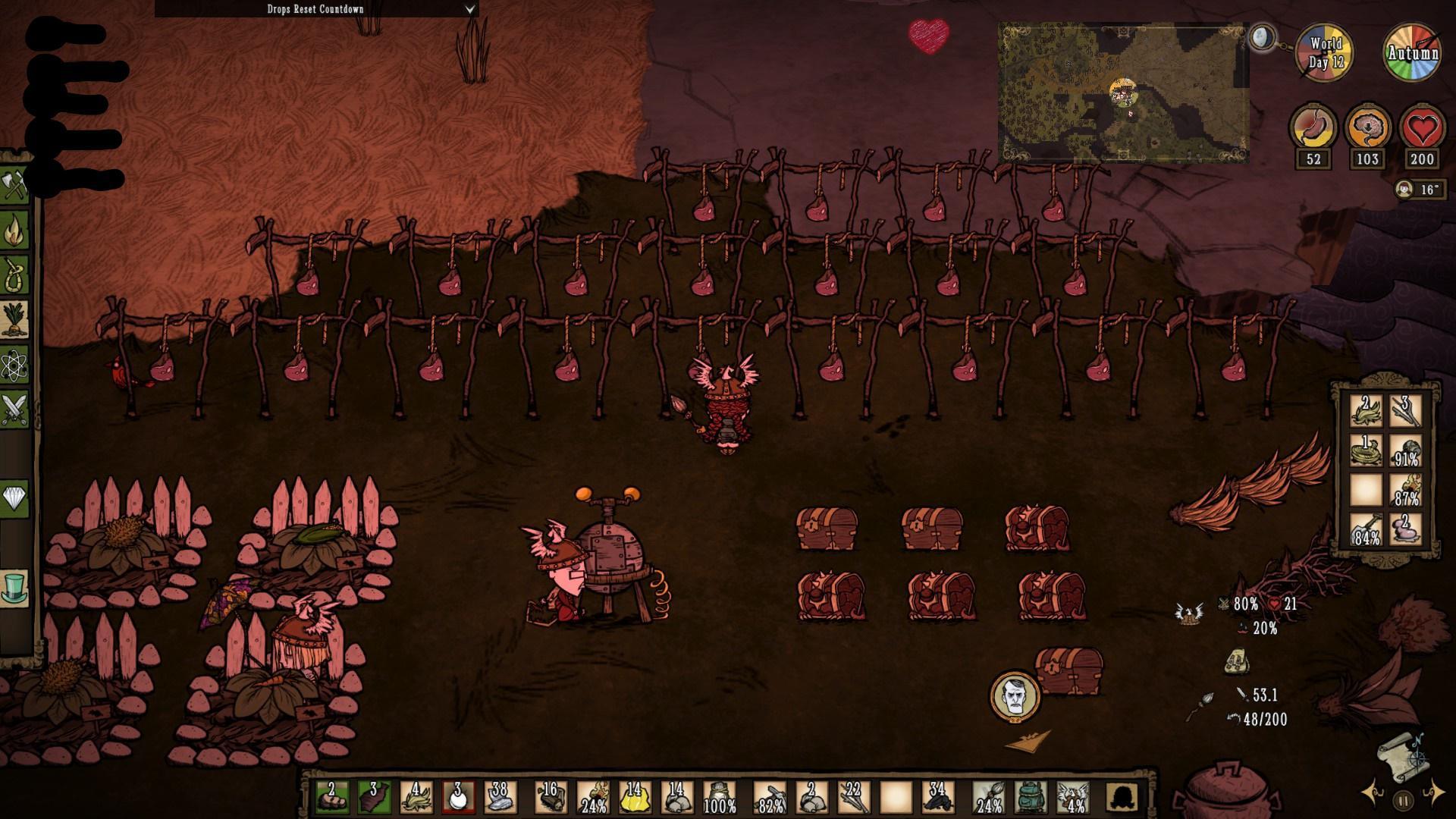This screenshot has width=1456, height=819.
Task: Select the Dress top hat crafting tab
Action: (14, 588)
